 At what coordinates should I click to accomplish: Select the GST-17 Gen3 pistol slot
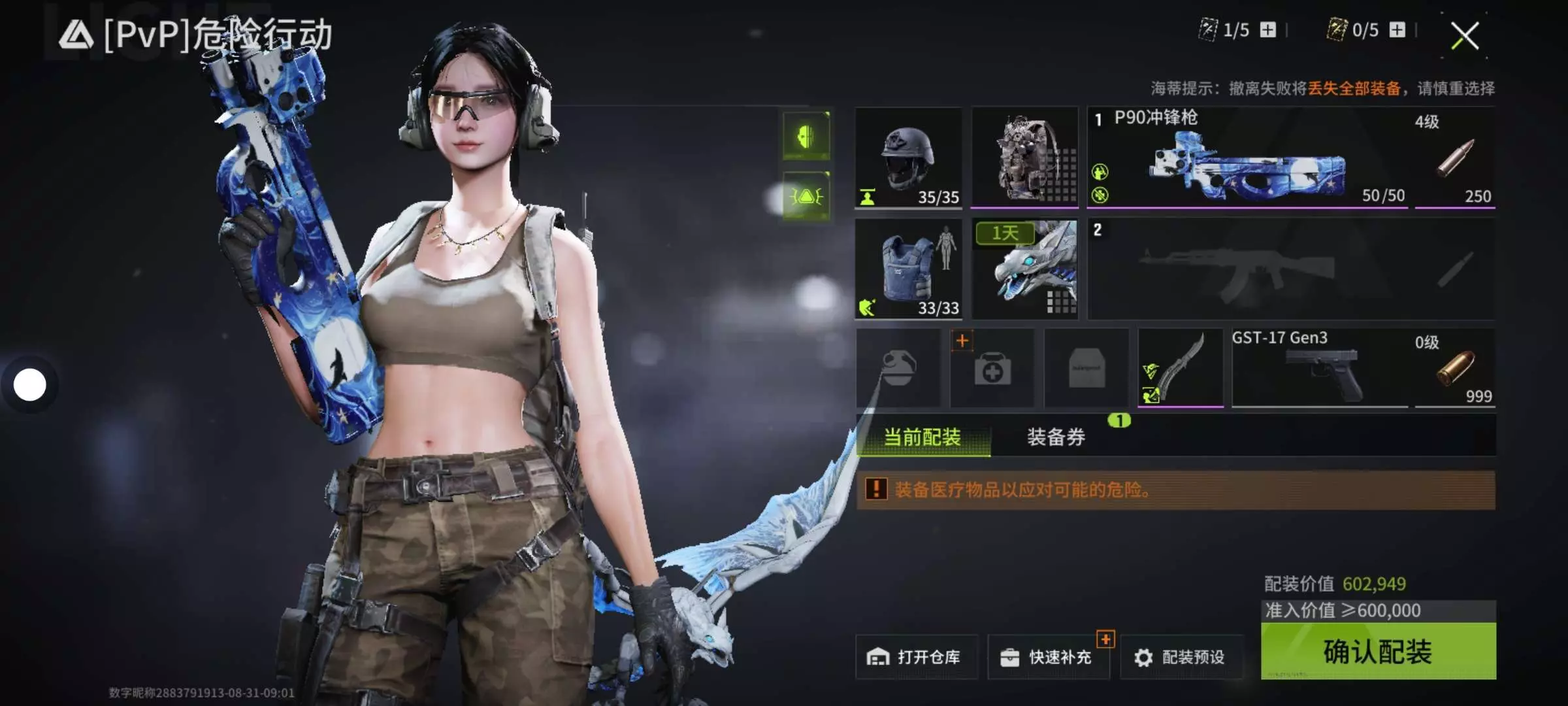[1320, 369]
